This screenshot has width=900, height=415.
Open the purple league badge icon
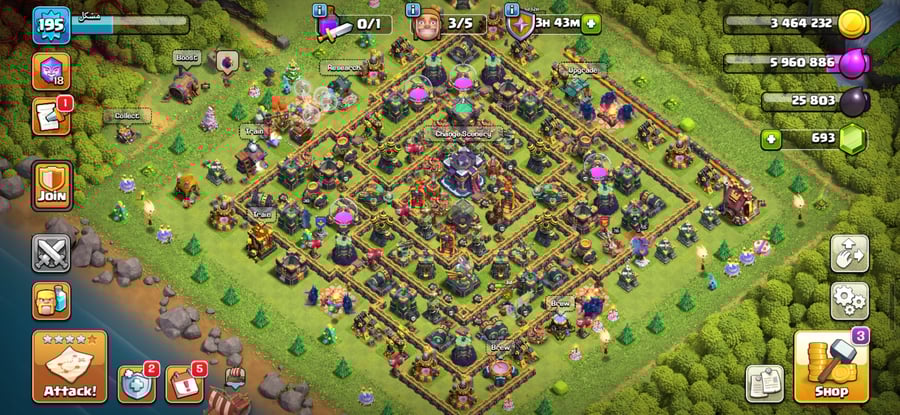[49, 72]
